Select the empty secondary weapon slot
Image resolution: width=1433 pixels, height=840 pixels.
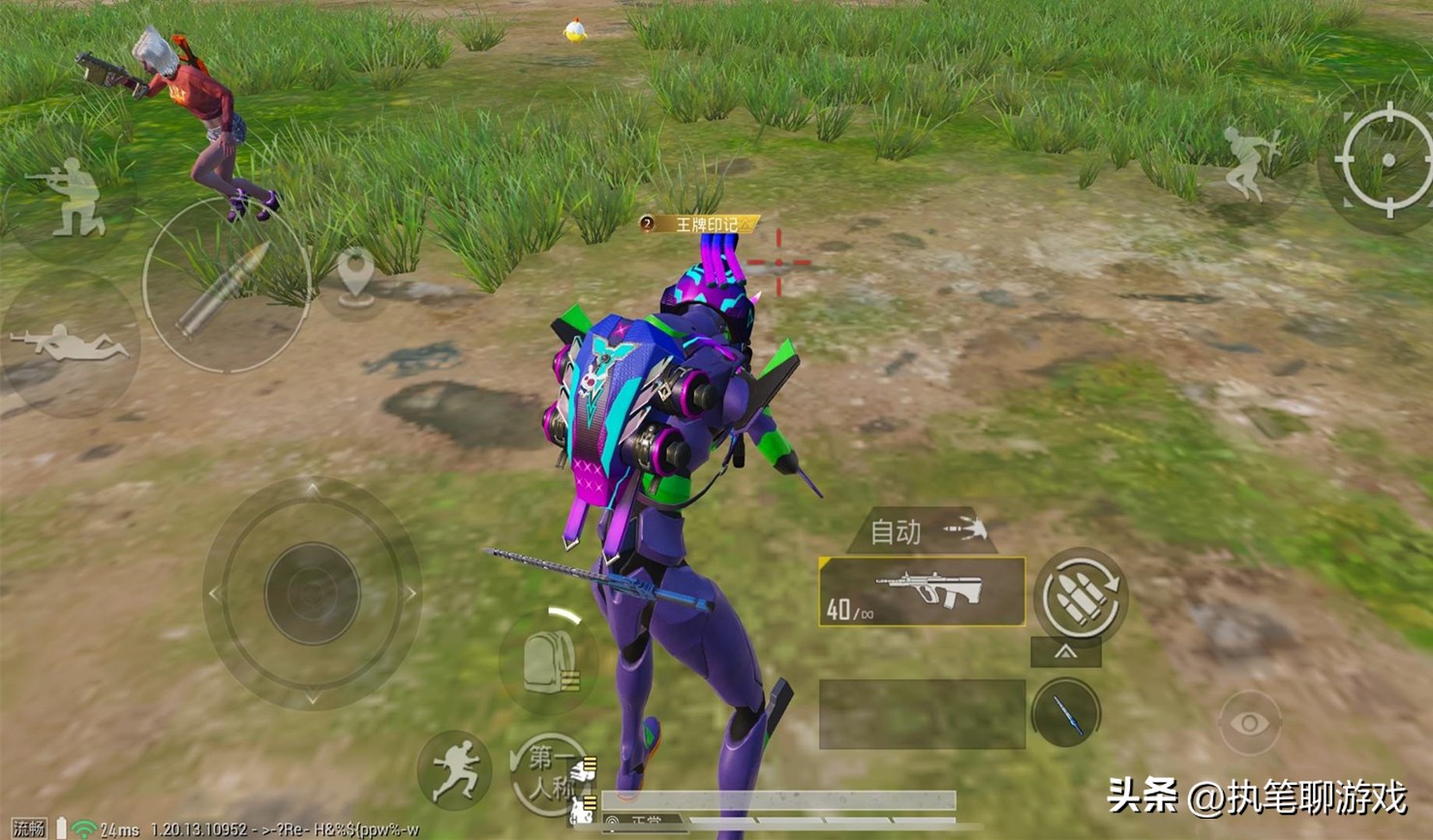pyautogui.click(x=922, y=714)
